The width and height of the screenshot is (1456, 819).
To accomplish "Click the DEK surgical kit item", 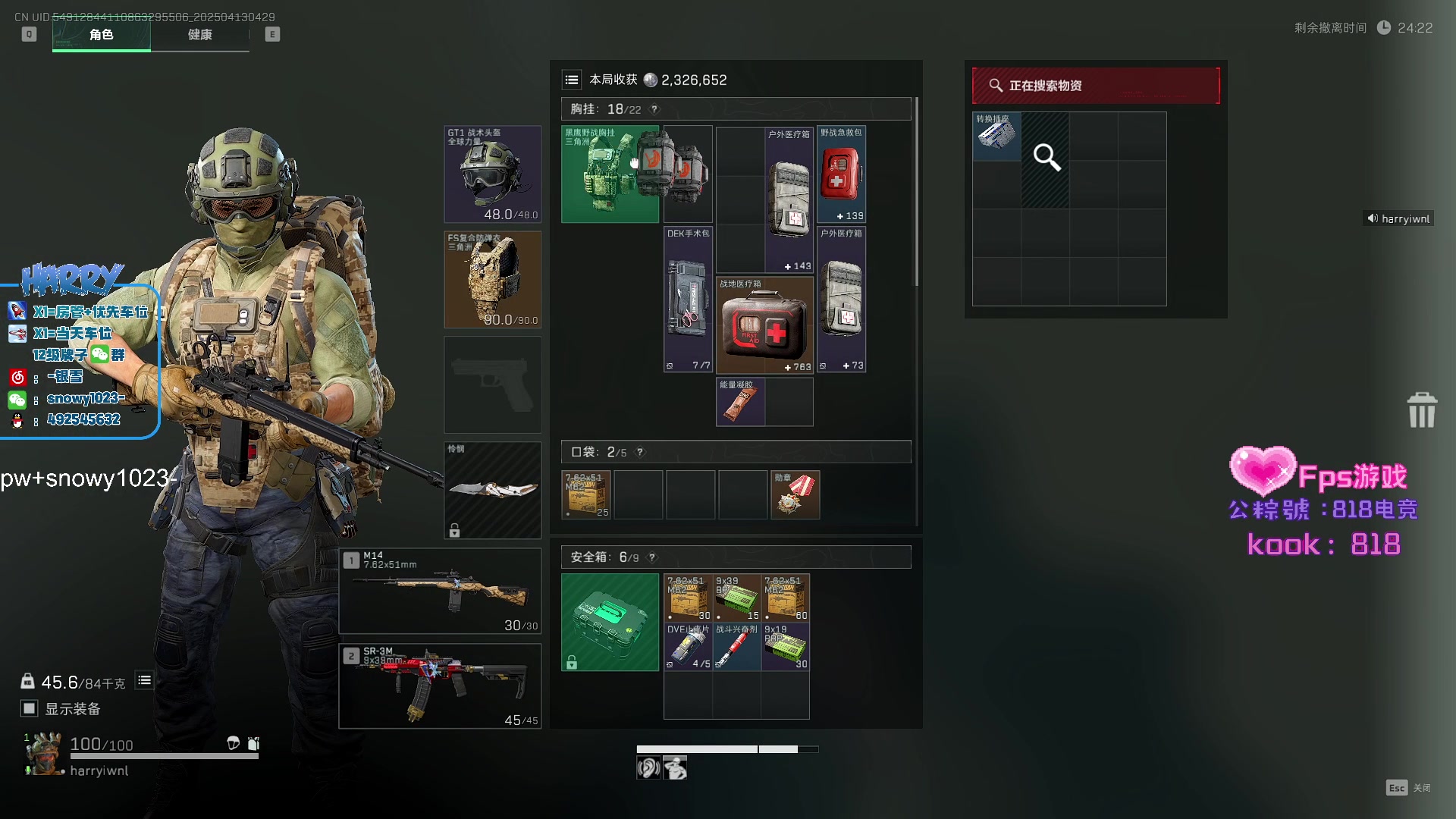I will (x=688, y=300).
